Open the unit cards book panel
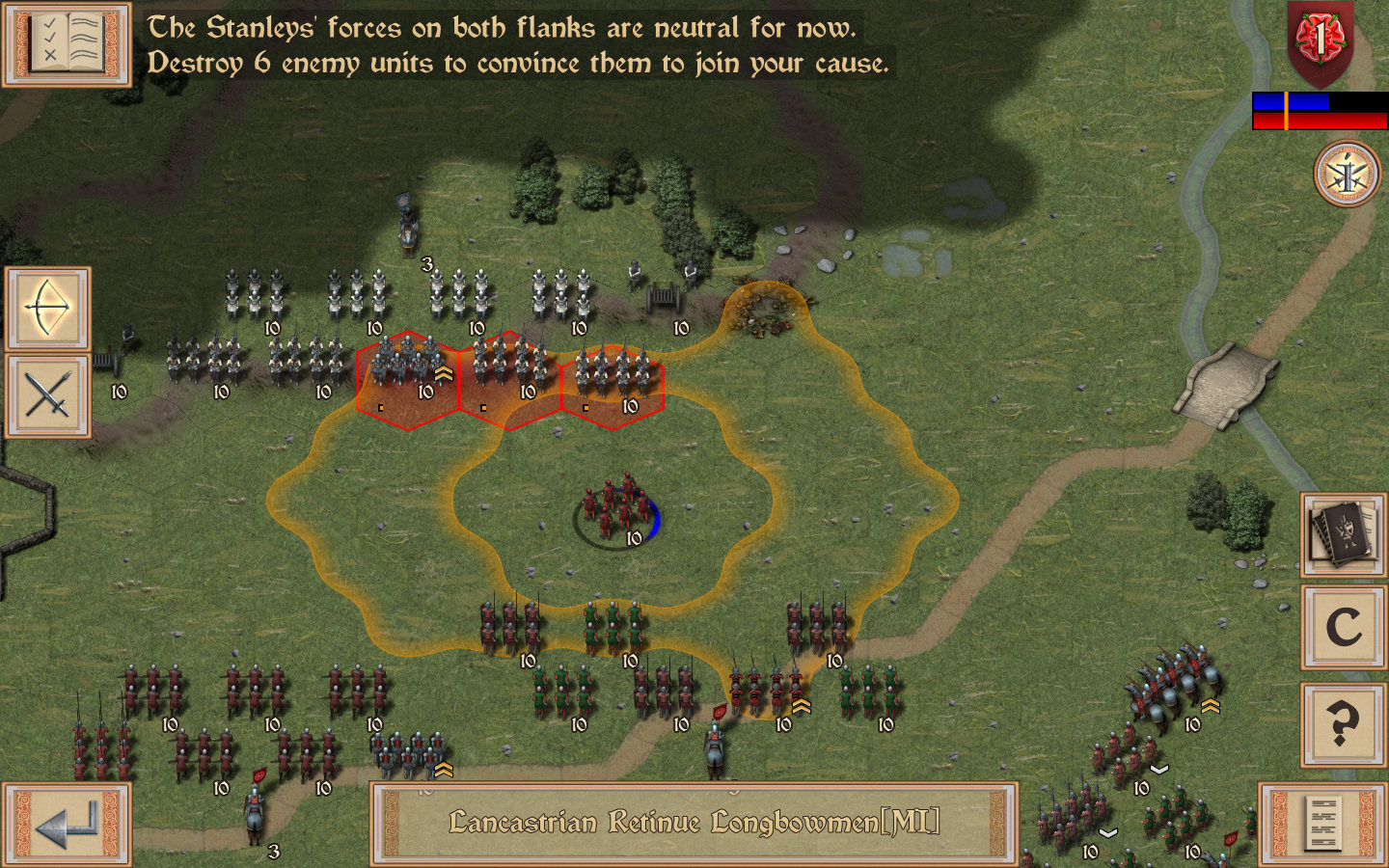Screen dimensions: 1389x868 click(1342, 533)
